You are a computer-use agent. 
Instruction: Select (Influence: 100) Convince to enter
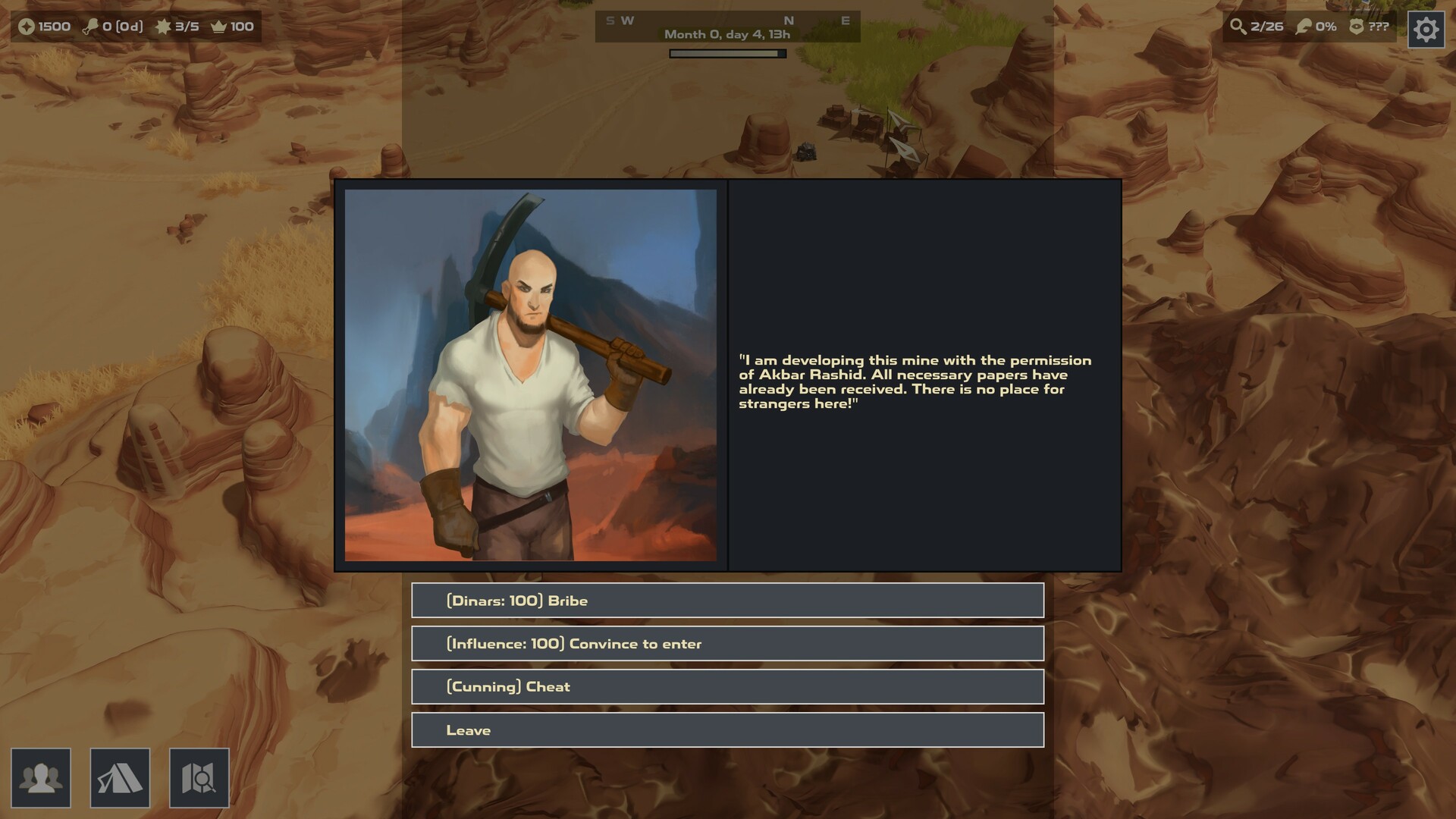click(727, 643)
